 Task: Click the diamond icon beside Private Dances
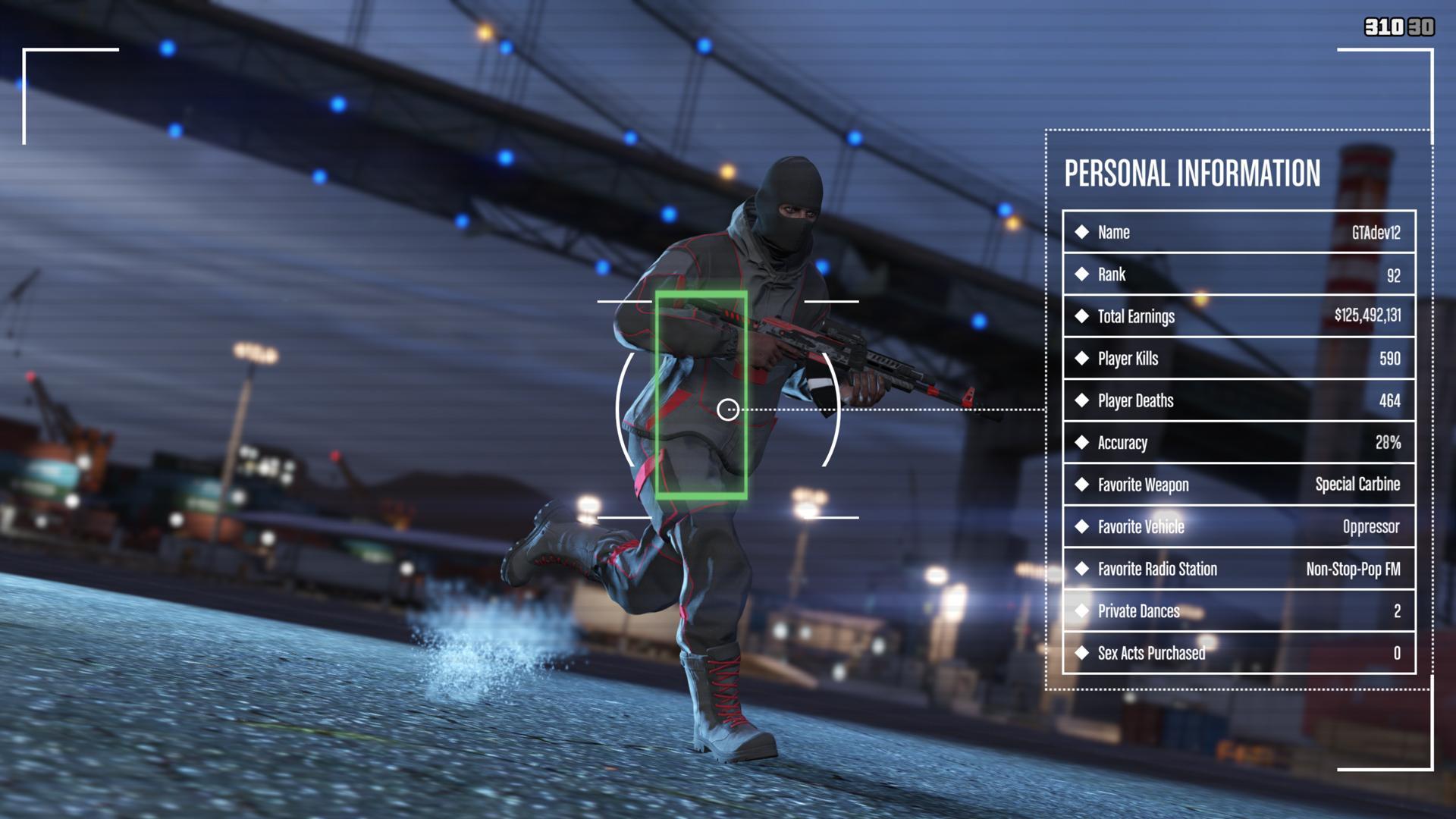(1082, 611)
